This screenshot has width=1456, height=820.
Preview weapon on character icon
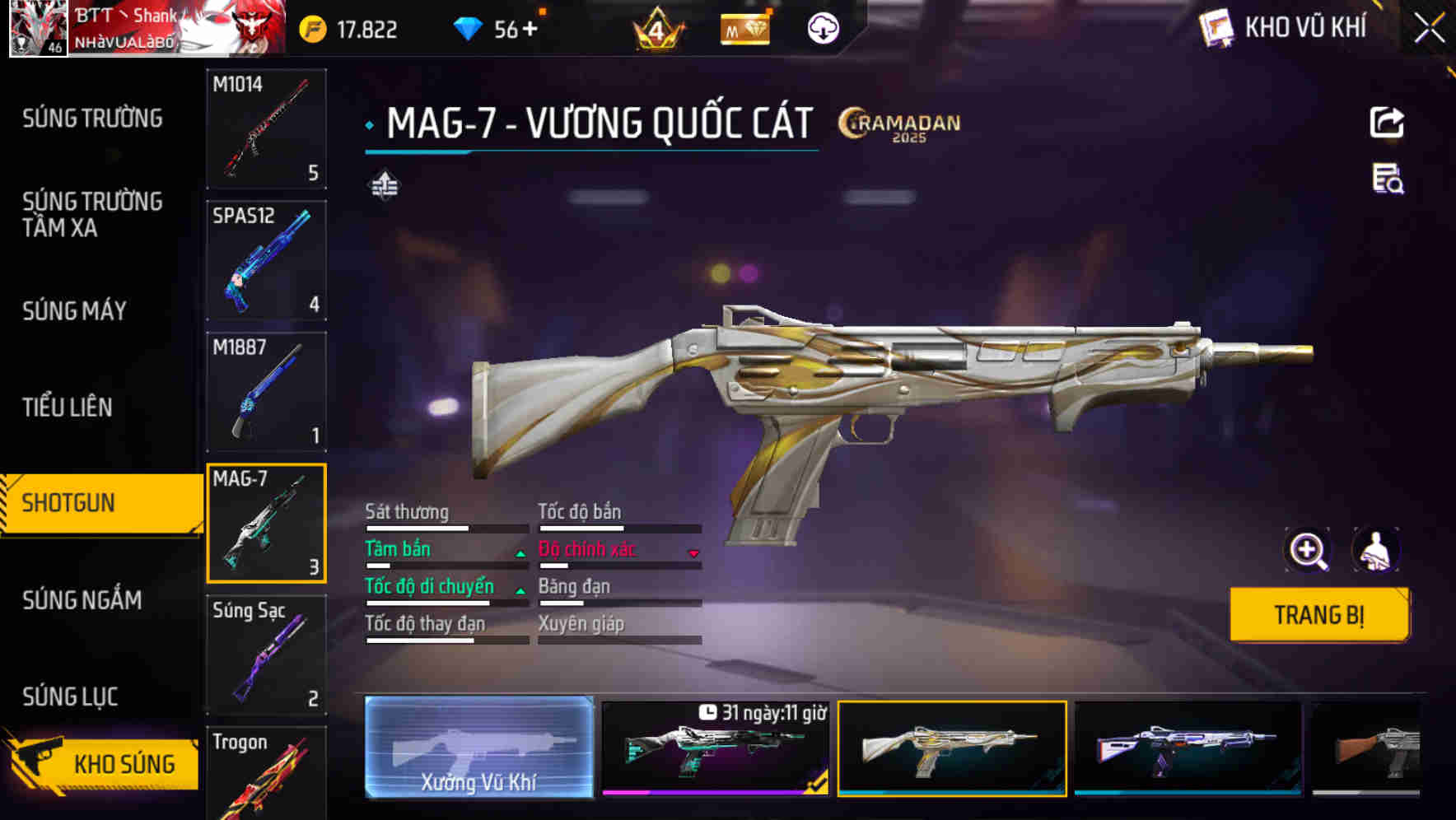pyautogui.click(x=1374, y=550)
